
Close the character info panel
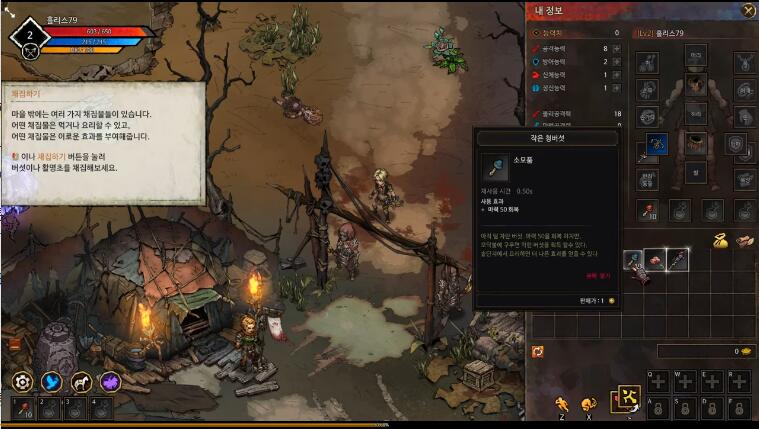[748, 11]
